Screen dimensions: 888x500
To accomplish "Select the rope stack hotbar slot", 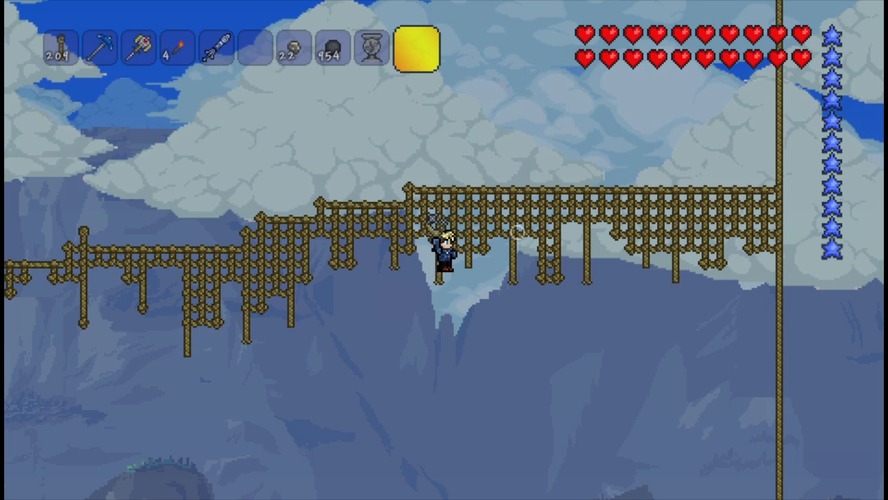I will click(61, 48).
